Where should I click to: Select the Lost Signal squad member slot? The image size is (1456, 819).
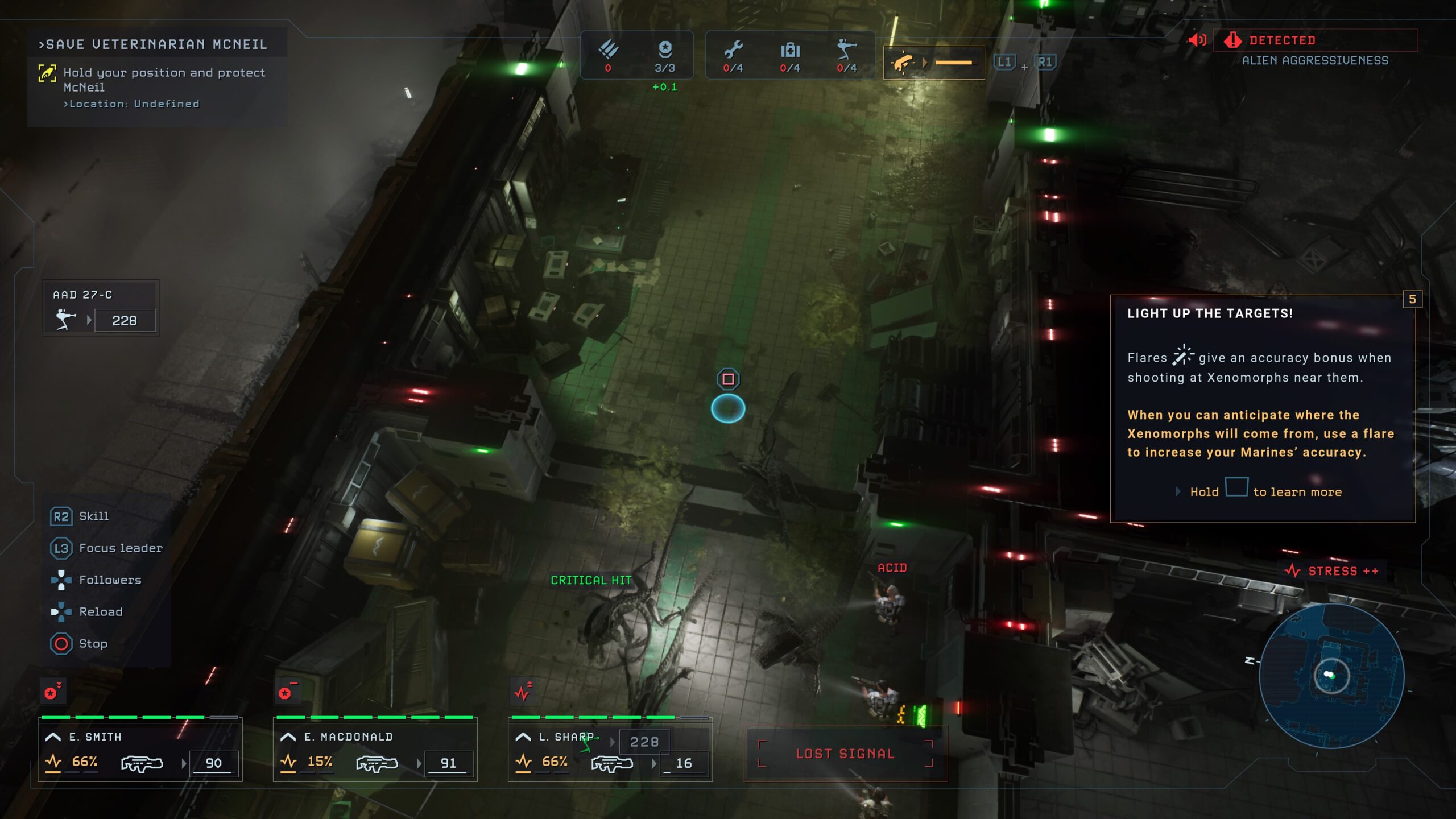[845, 754]
